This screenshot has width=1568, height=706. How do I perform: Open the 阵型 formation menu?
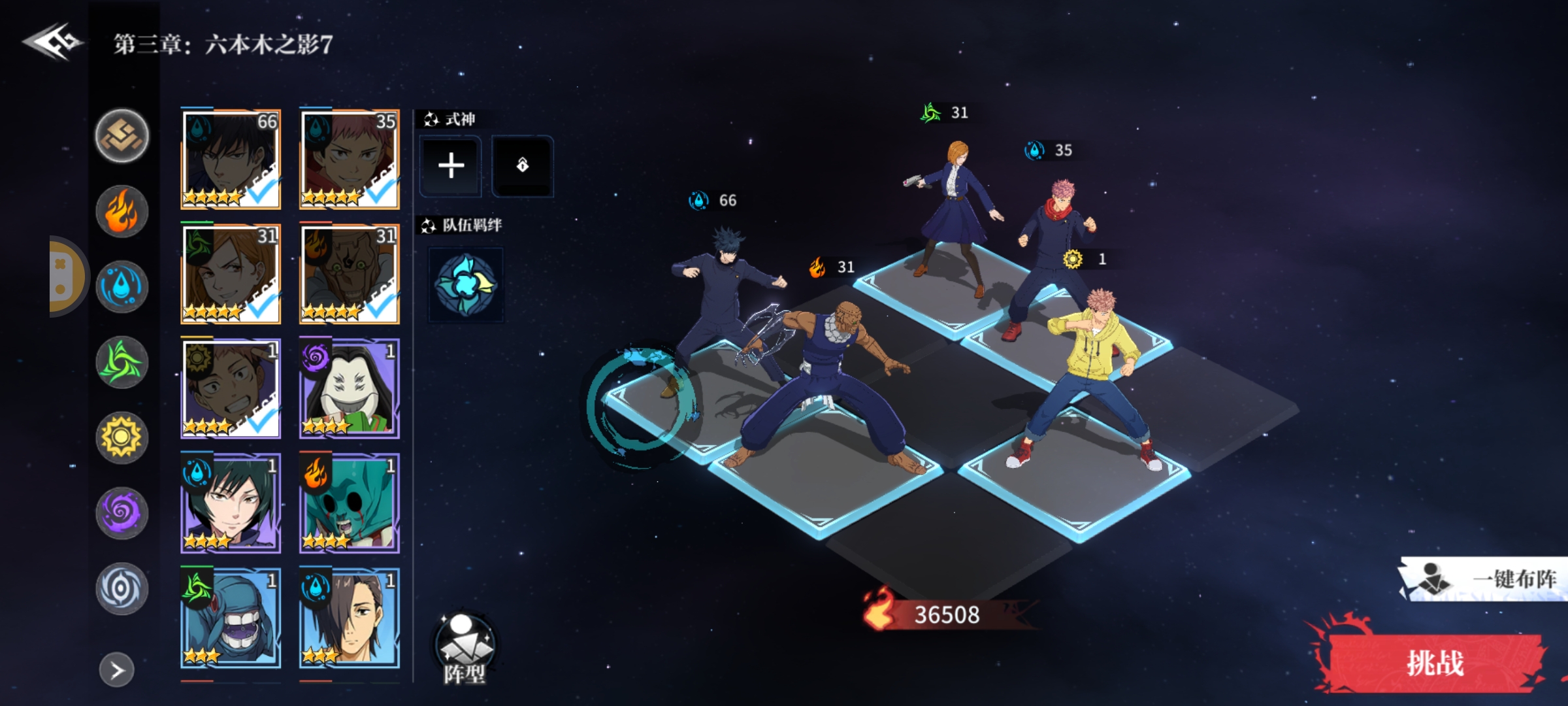[x=465, y=648]
